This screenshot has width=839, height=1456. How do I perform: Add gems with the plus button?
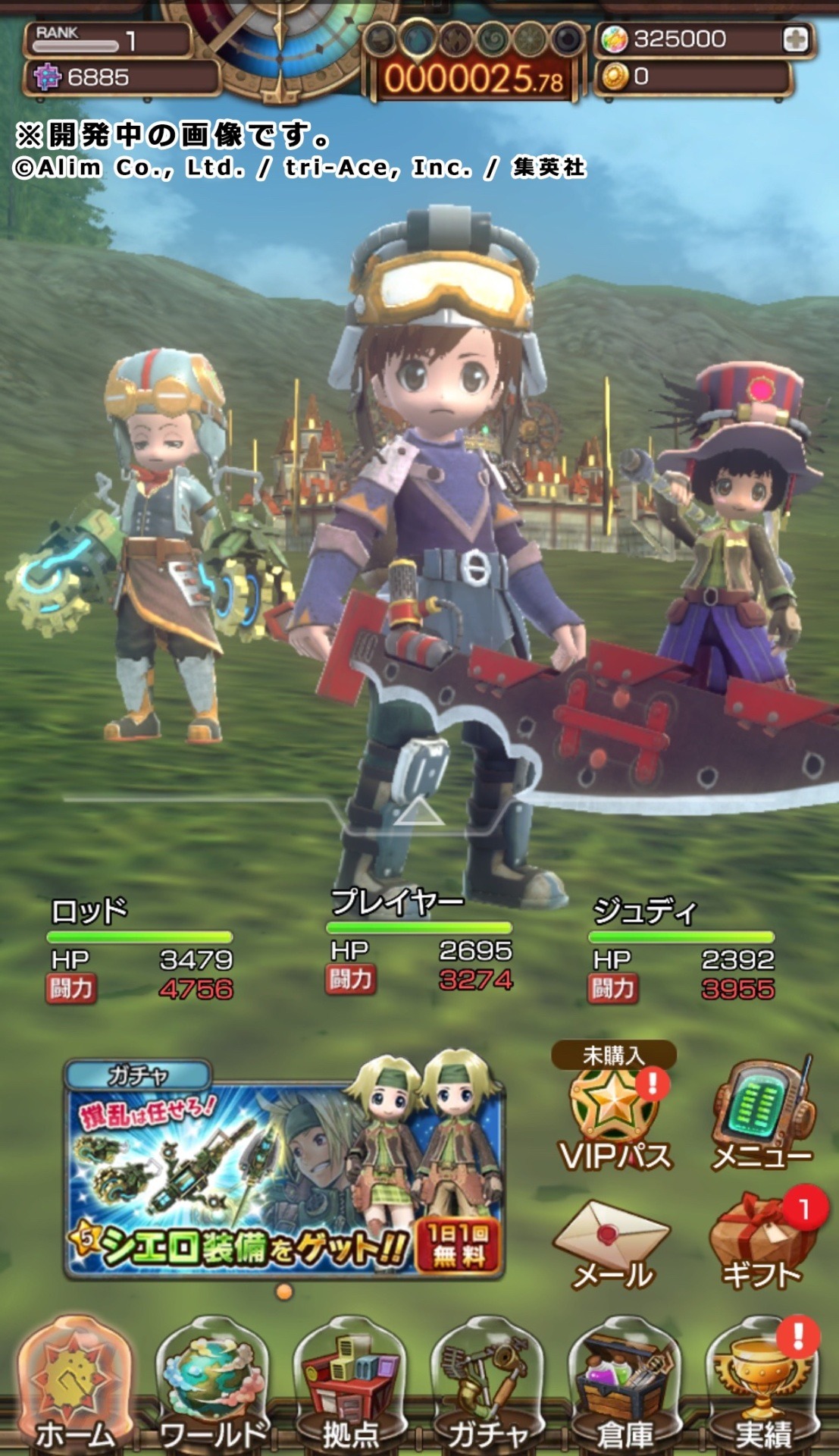coord(795,39)
